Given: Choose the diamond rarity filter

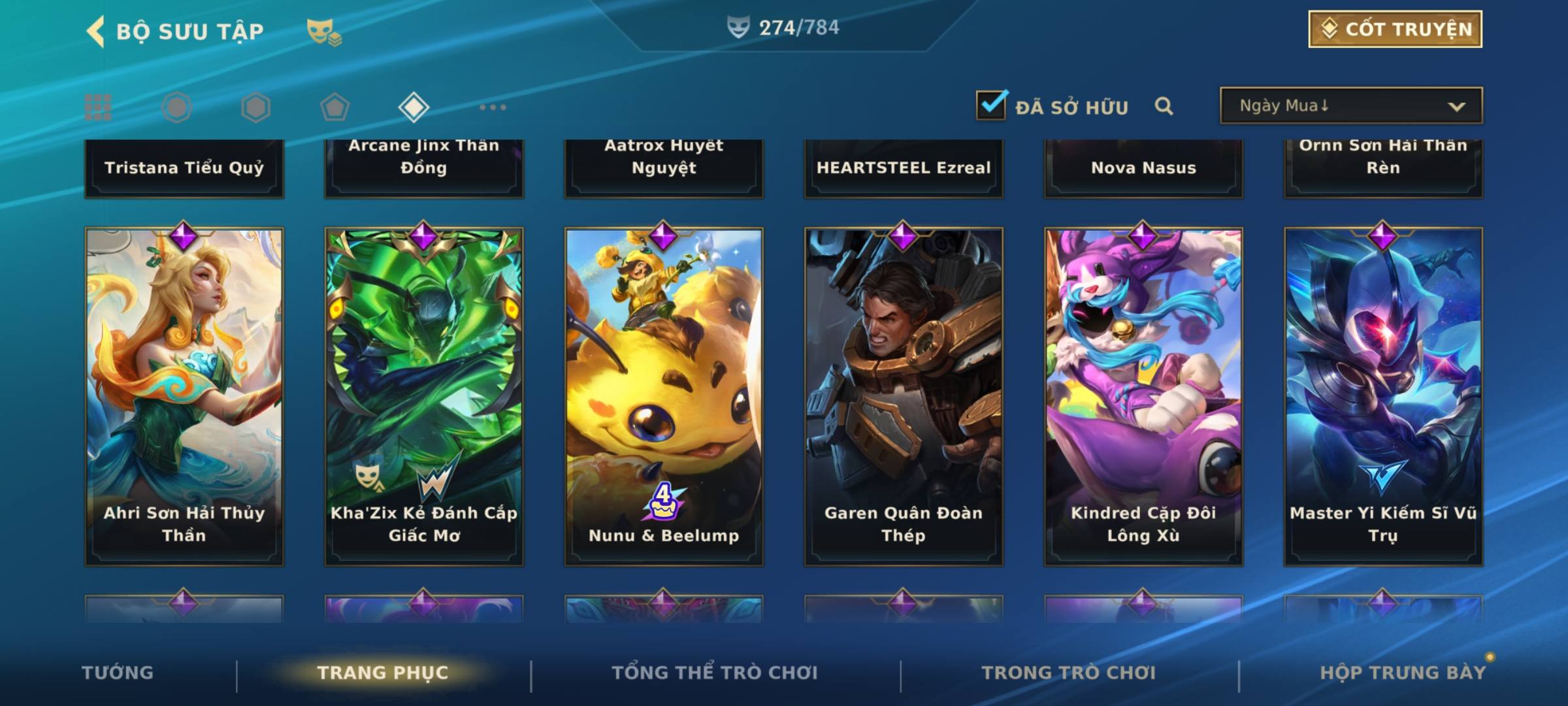Looking at the screenshot, I should (x=414, y=107).
